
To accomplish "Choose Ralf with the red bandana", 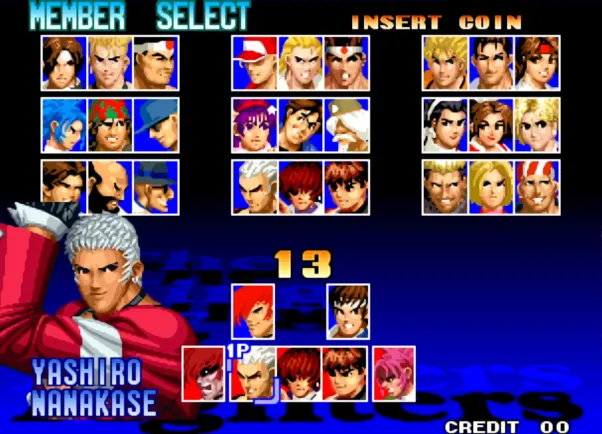I will pos(110,124).
